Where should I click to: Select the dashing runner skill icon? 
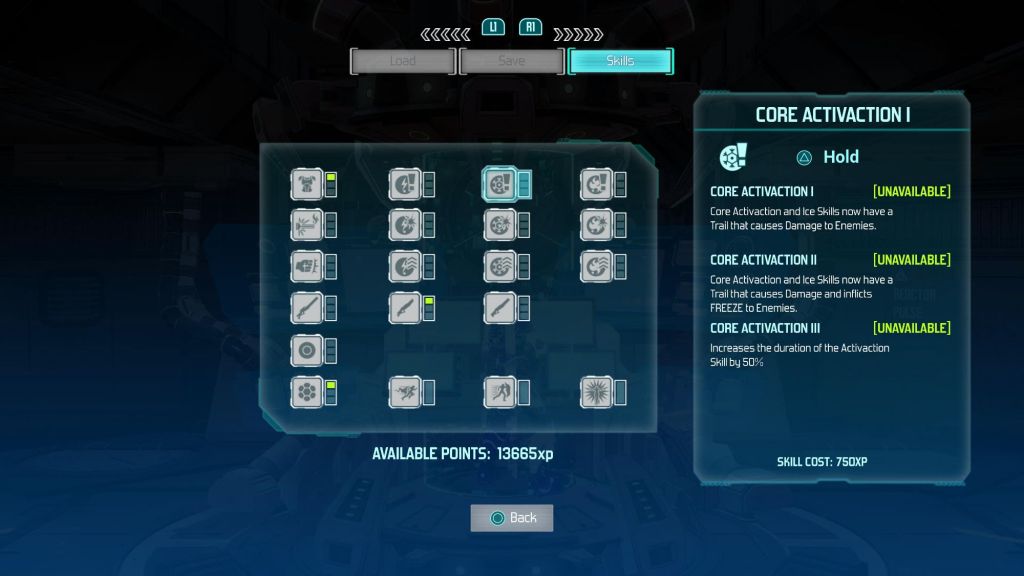click(404, 392)
